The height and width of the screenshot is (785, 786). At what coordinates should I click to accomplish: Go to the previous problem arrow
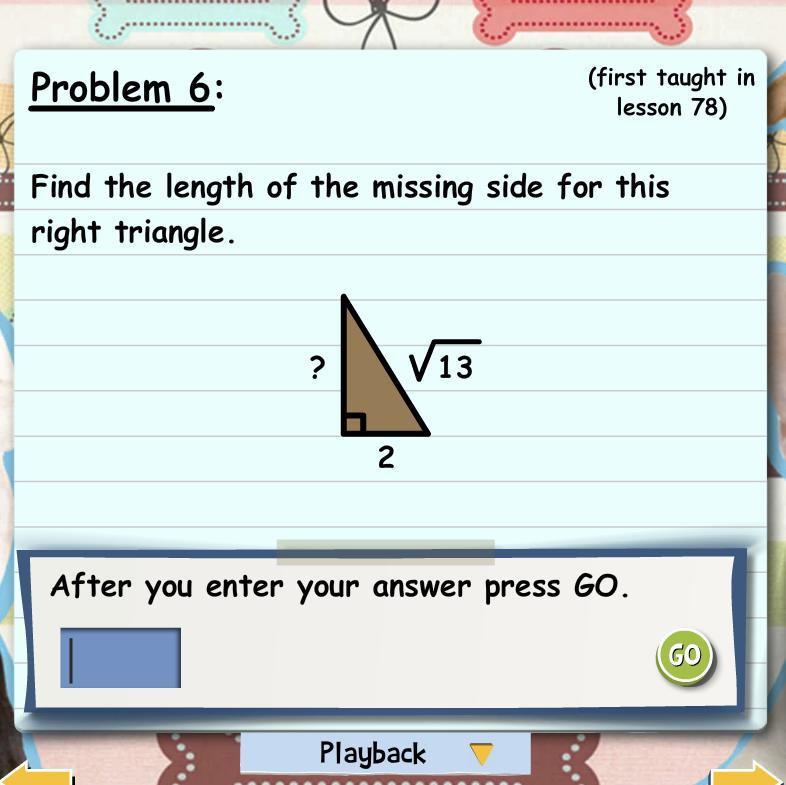(35, 774)
